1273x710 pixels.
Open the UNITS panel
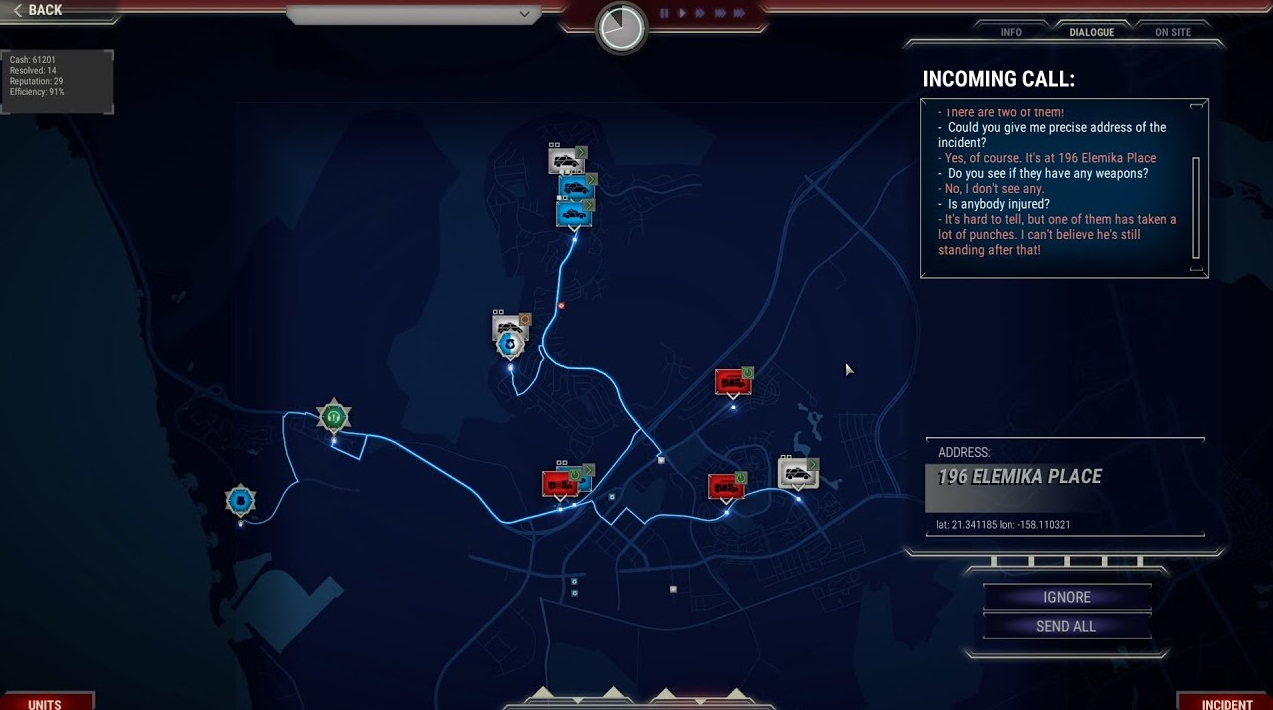45,703
